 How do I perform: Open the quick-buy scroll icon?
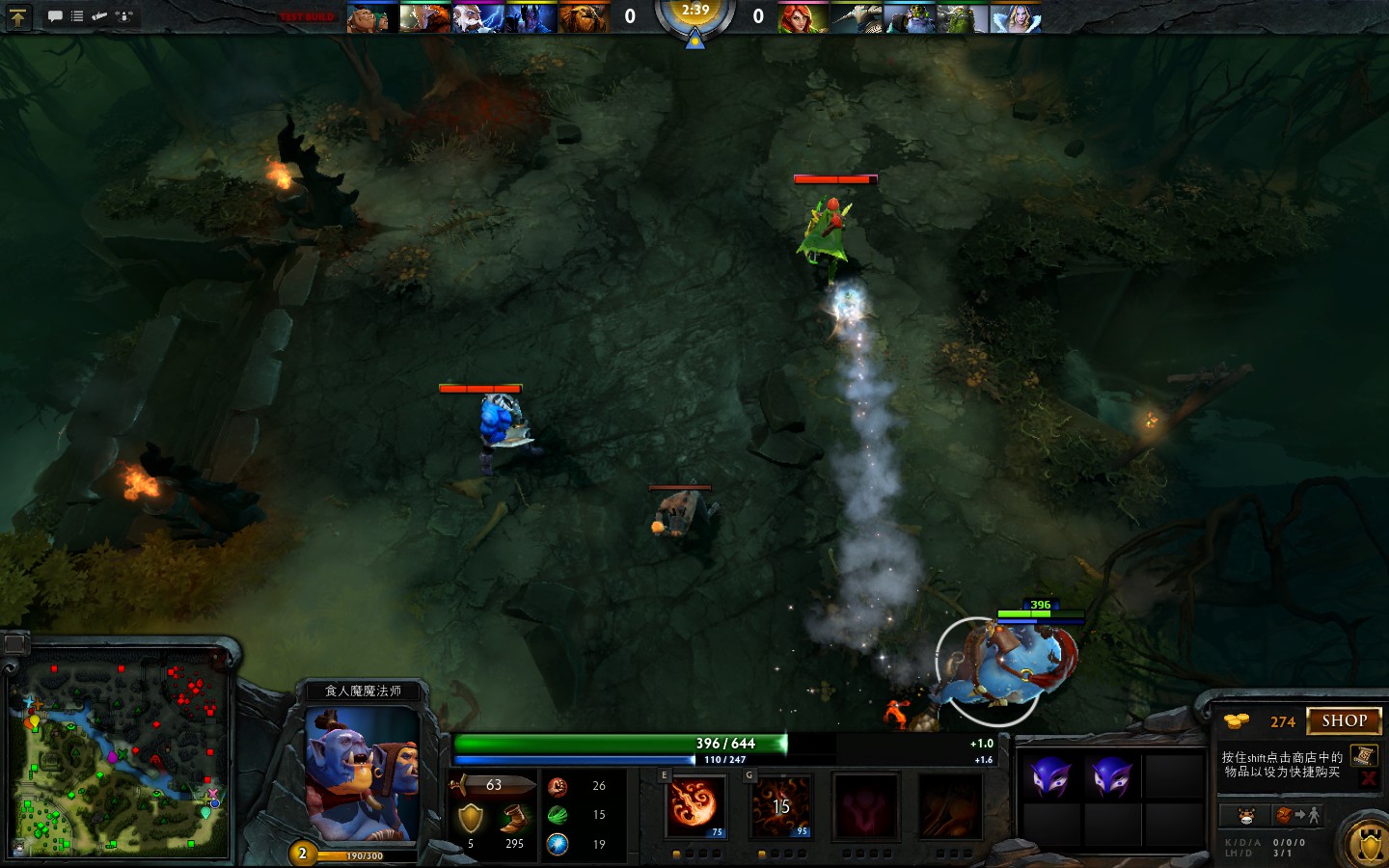tap(1363, 754)
